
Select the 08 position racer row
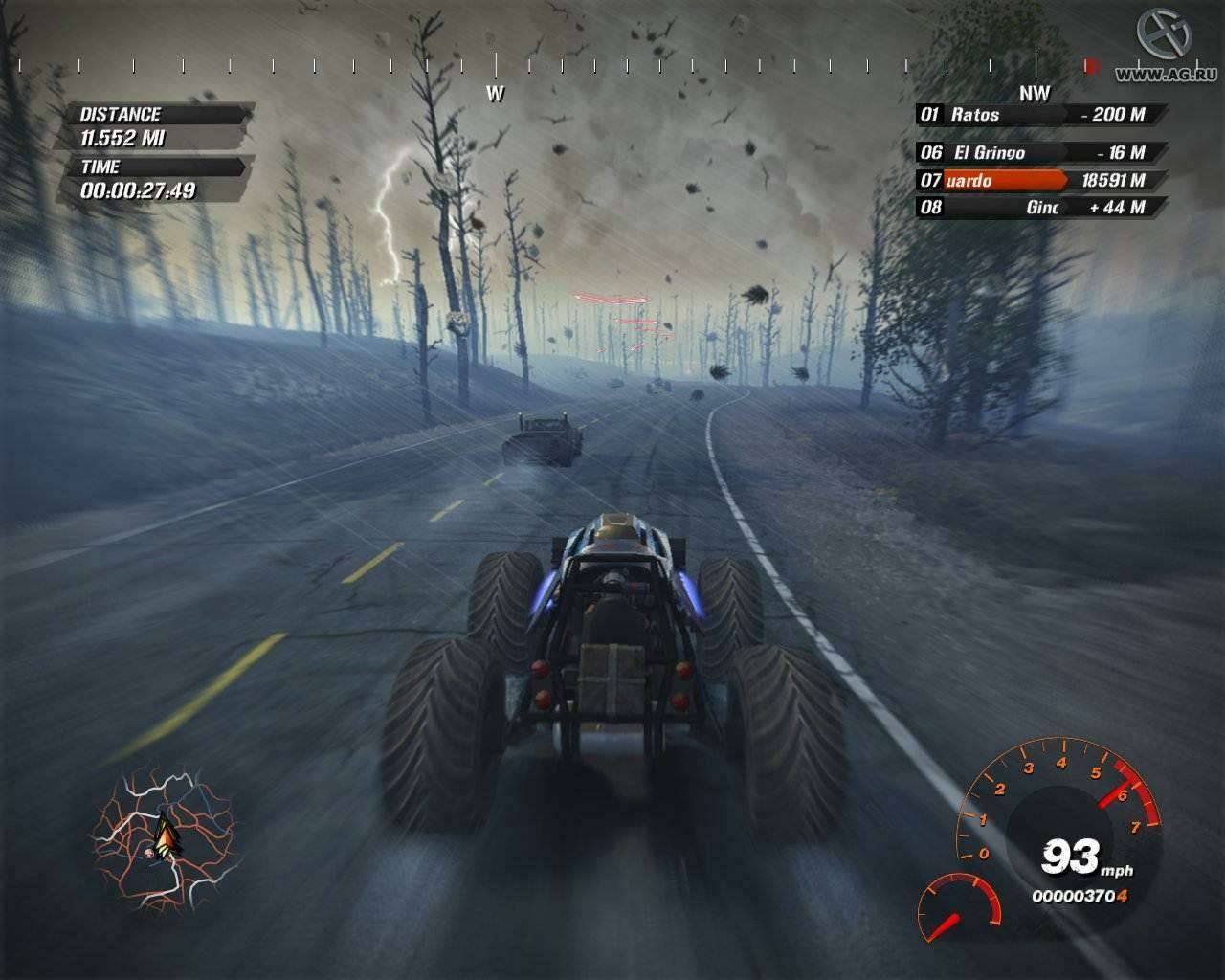1041,207
